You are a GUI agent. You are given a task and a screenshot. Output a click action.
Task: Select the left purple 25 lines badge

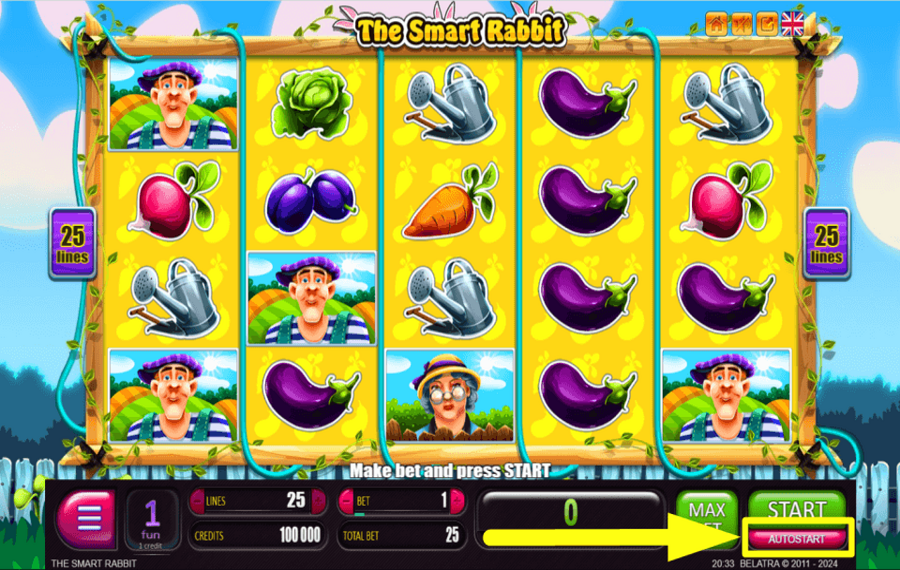click(x=73, y=243)
